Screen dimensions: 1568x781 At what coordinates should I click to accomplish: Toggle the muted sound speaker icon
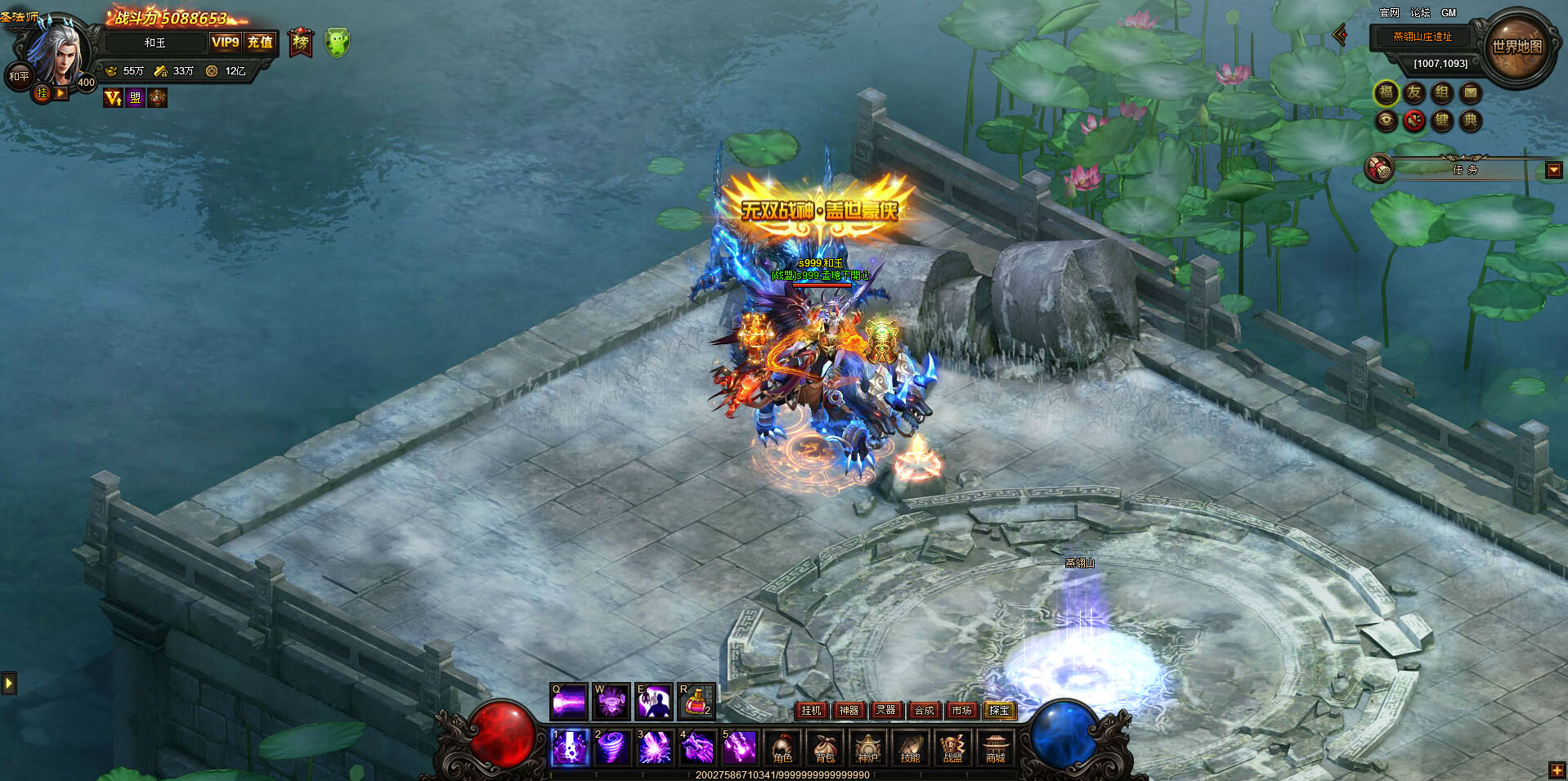(1414, 121)
